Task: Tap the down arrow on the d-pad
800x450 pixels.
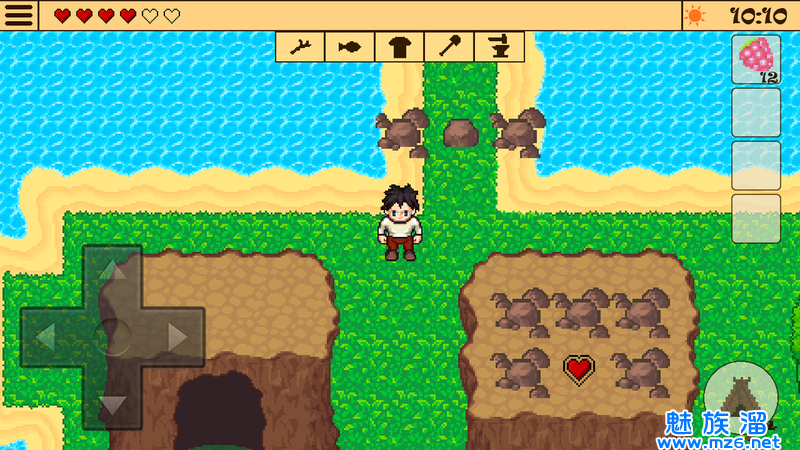Action: 112,403
